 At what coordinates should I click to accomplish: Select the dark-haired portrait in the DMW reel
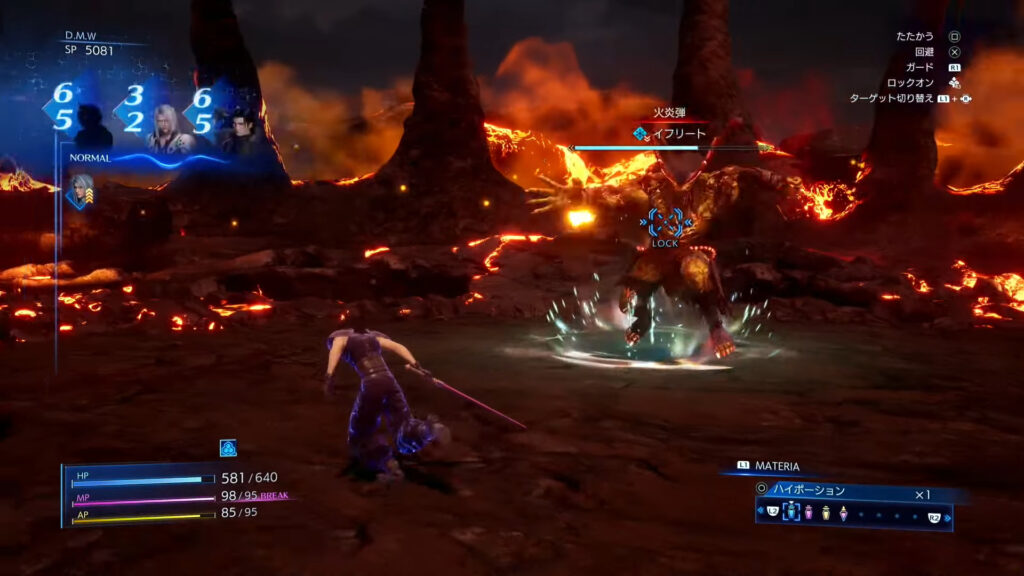click(240, 130)
